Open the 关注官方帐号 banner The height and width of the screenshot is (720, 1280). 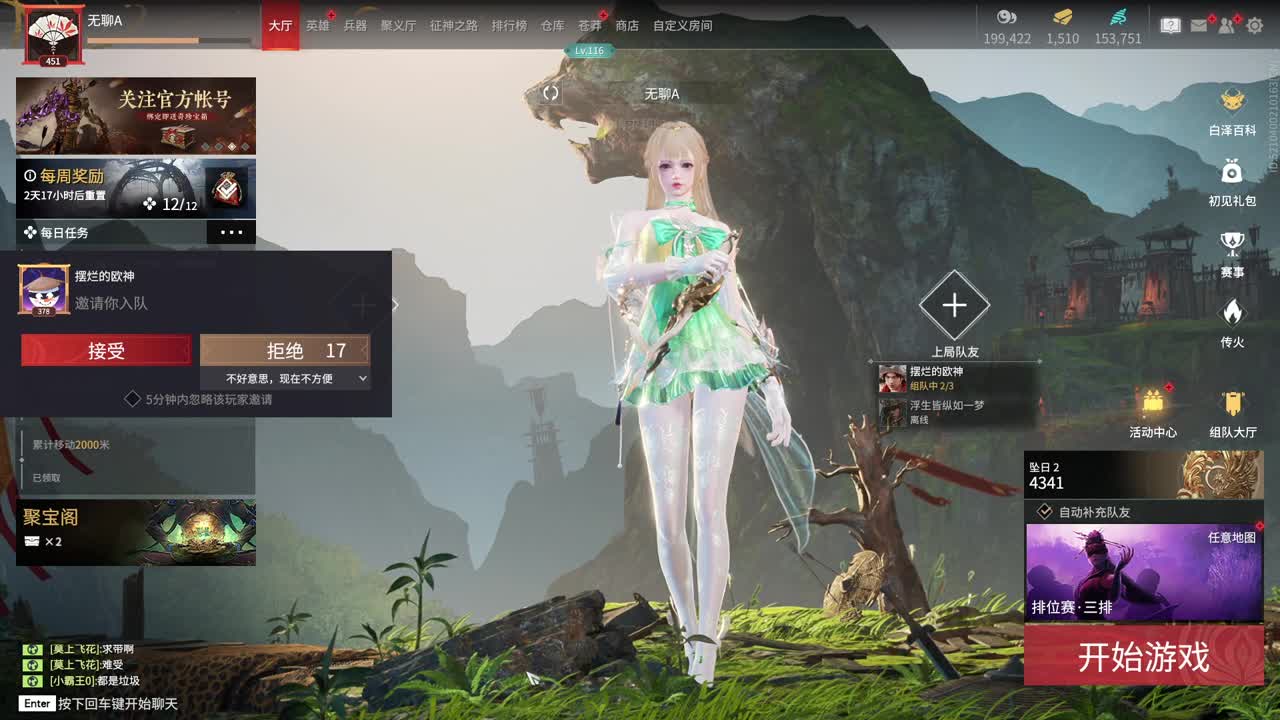136,115
